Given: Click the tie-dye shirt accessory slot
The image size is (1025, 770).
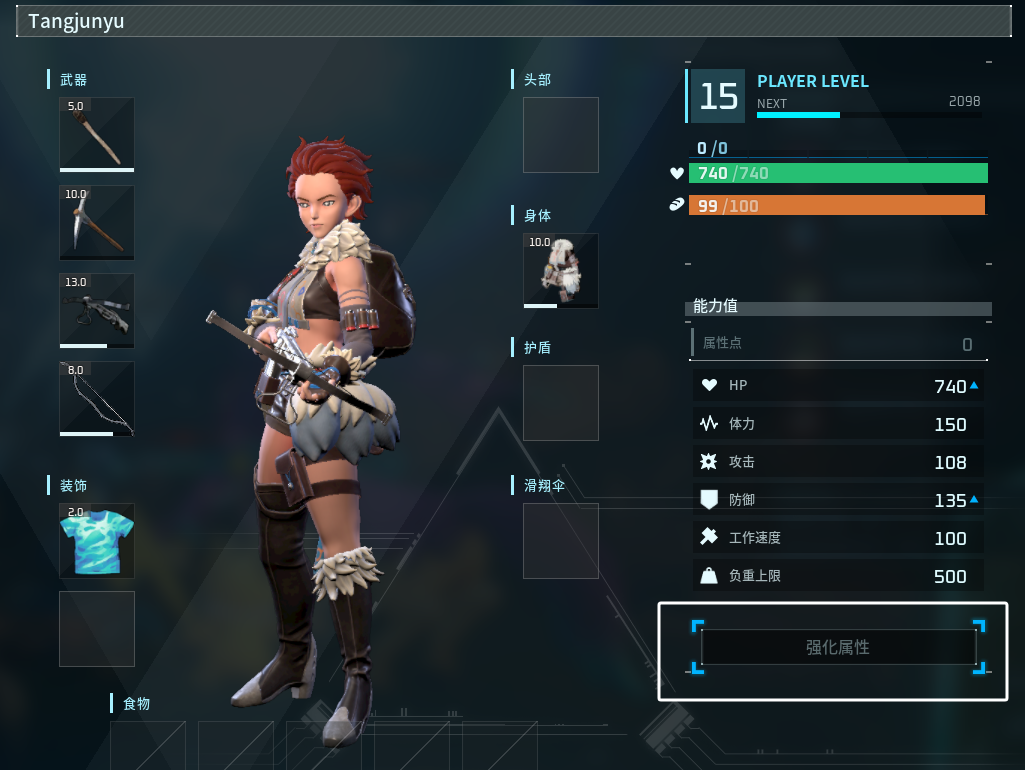Looking at the screenshot, I should pyautogui.click(x=97, y=541).
